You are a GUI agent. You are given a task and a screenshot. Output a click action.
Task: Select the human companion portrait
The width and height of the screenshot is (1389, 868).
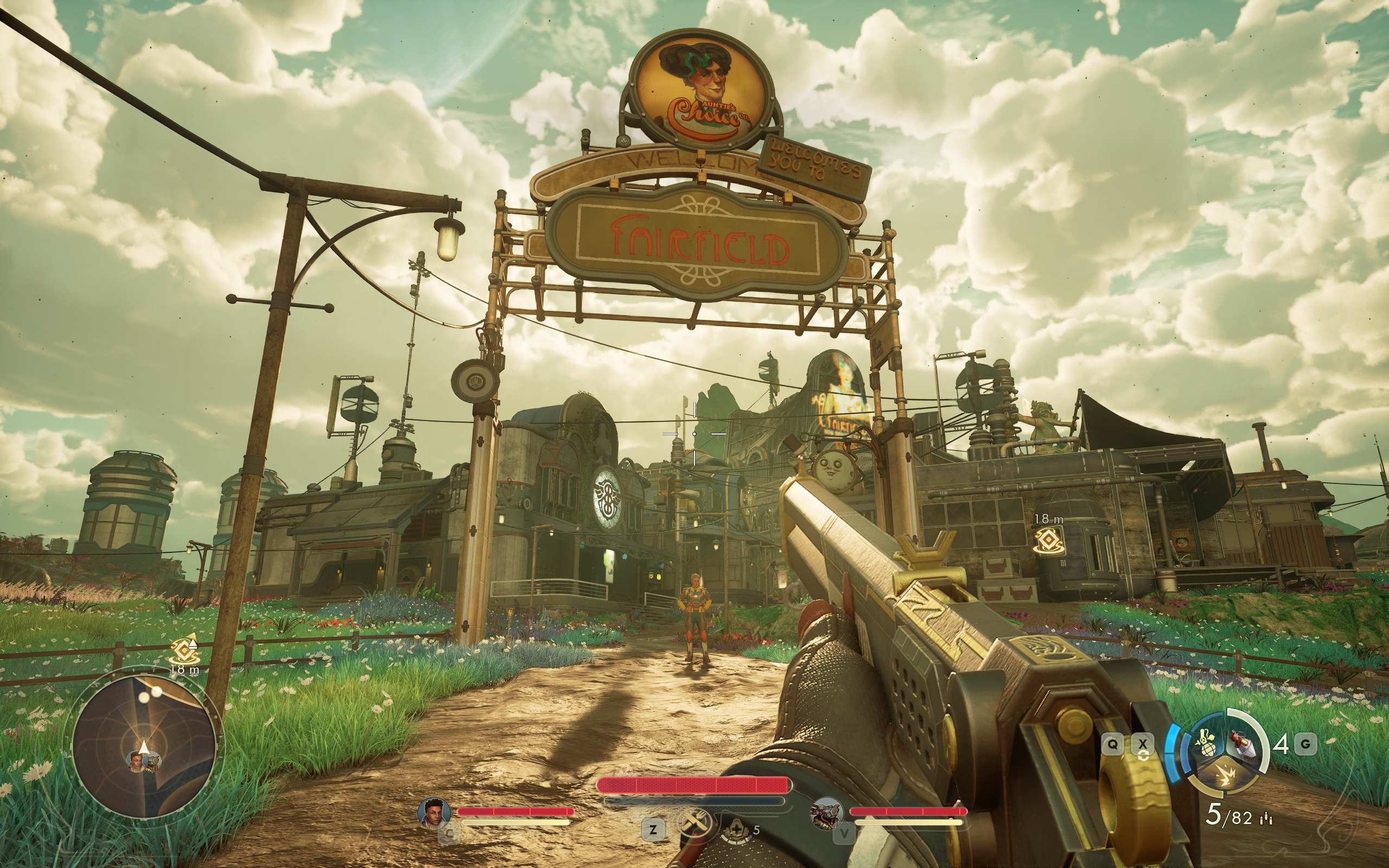(434, 812)
